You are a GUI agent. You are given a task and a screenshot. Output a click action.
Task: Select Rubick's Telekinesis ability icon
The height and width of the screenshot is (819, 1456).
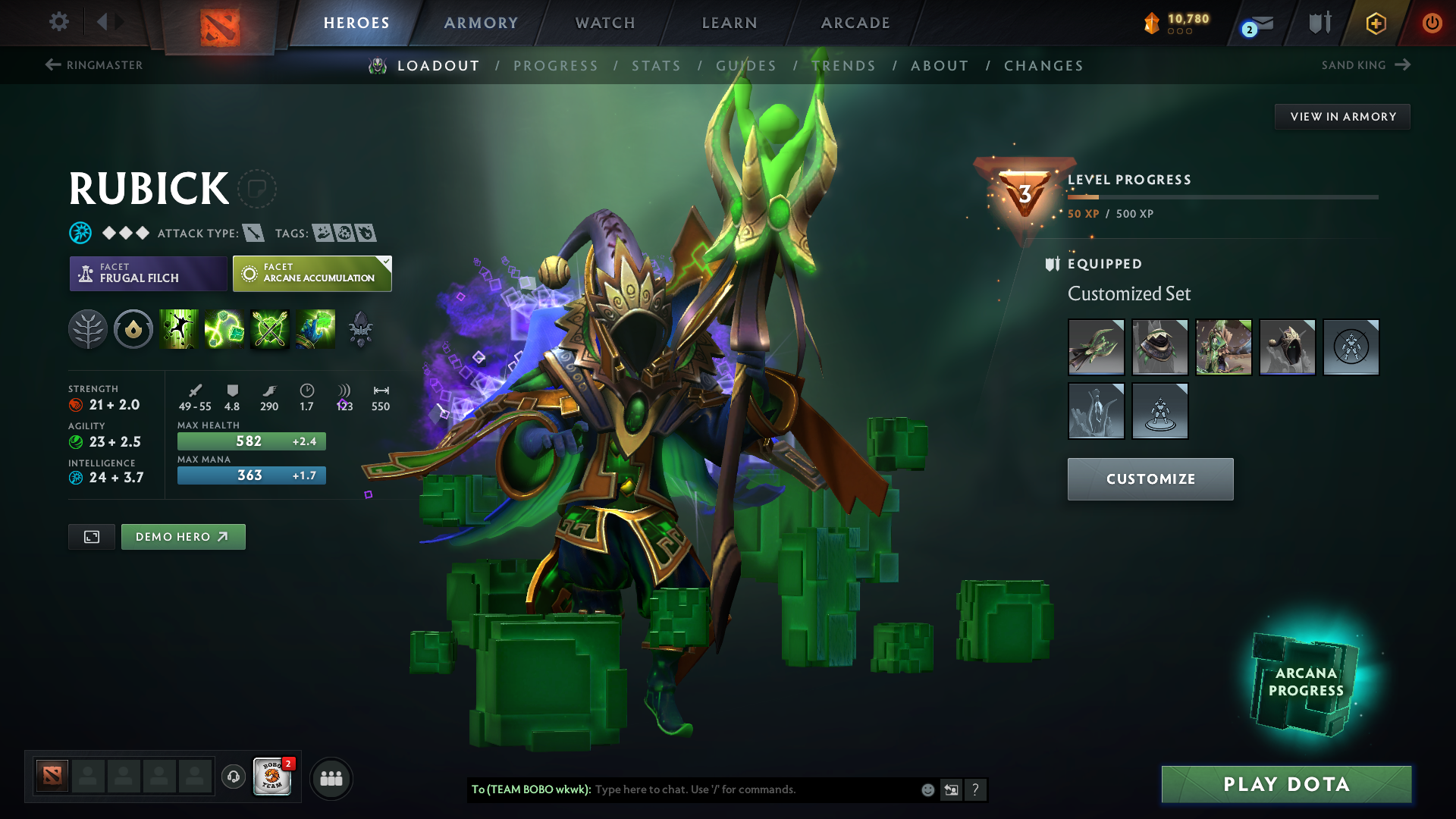[179, 329]
